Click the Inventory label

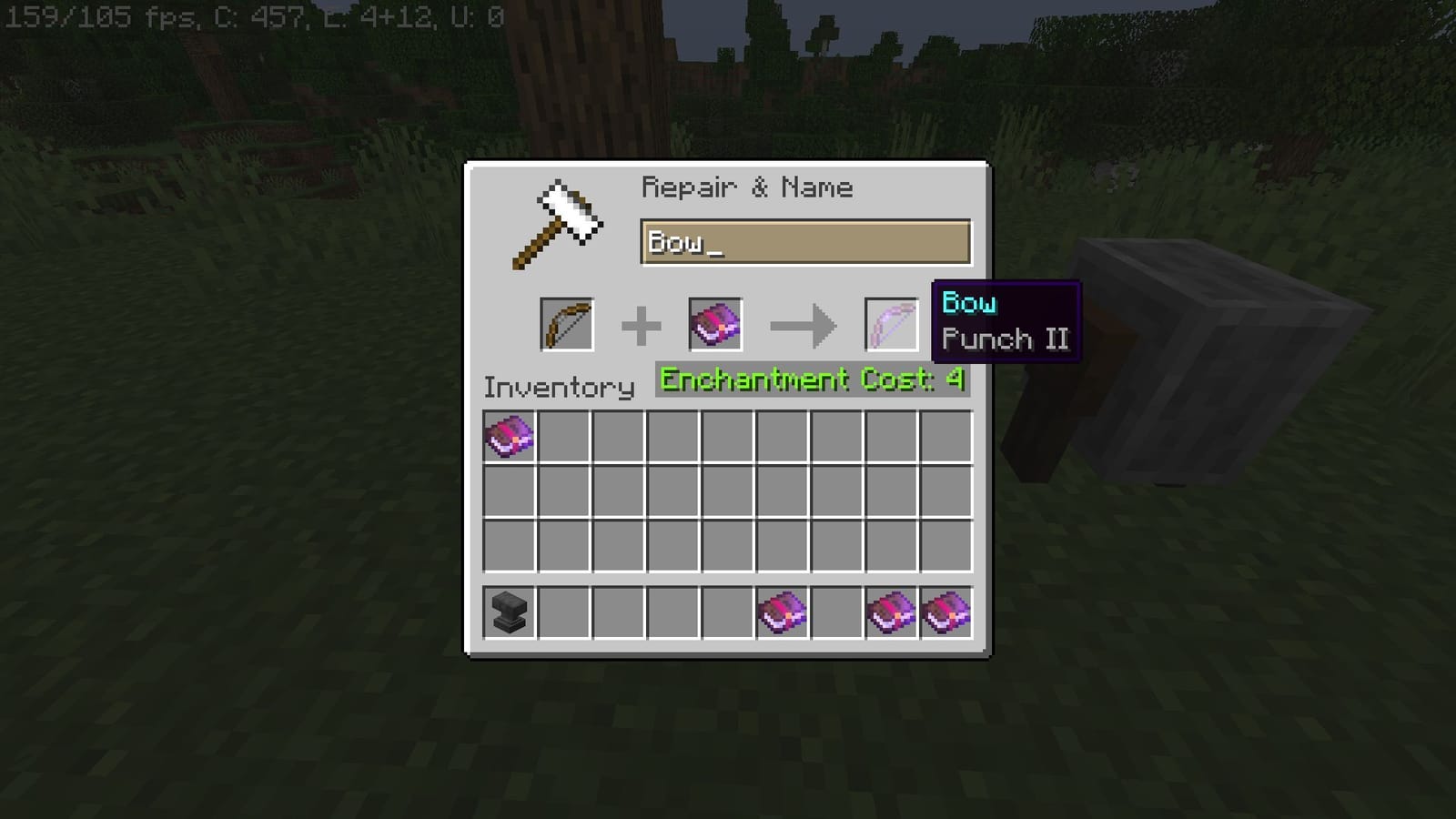tap(558, 387)
